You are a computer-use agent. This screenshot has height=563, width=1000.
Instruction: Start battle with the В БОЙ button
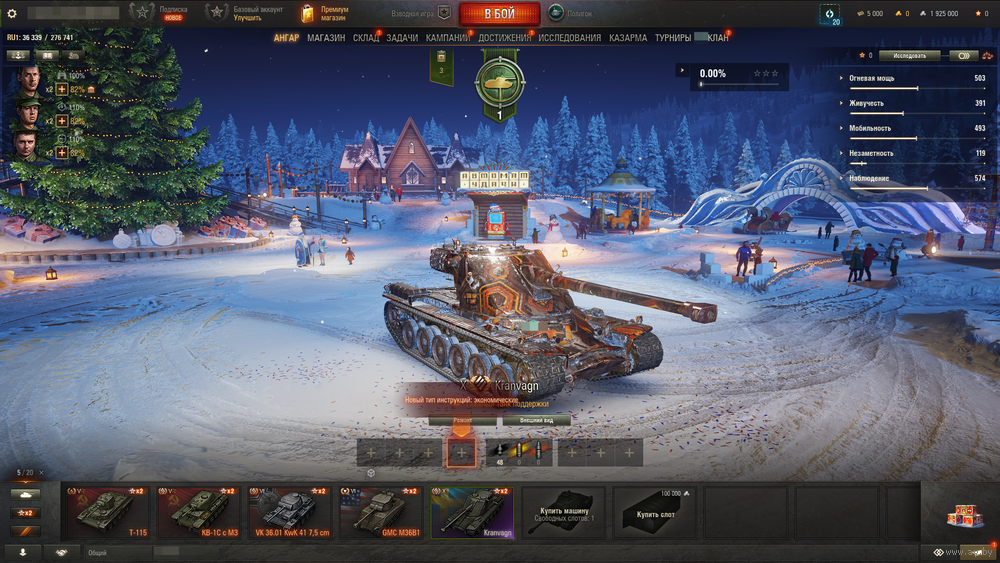click(499, 14)
